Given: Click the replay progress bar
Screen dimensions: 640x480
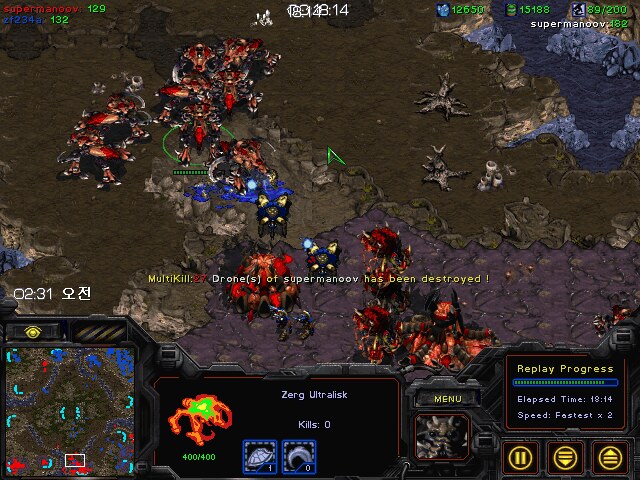Looking at the screenshot, I should tap(565, 383).
